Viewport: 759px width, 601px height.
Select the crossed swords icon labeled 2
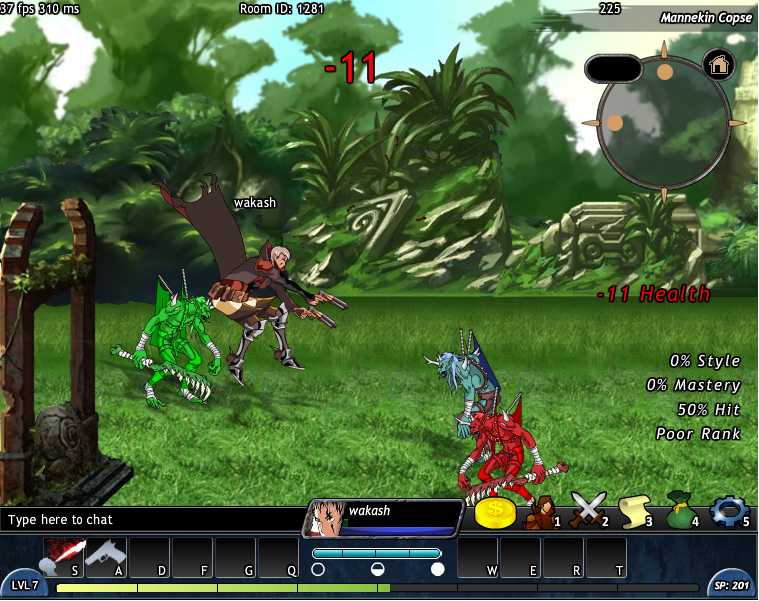pos(588,512)
